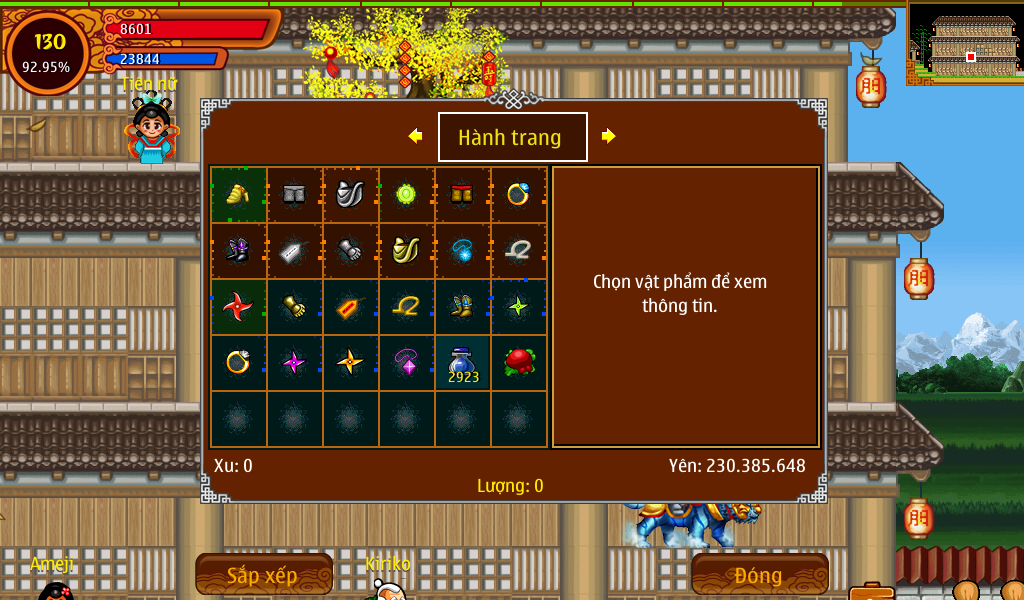This screenshot has width=1024, height=600.
Task: Pick the yellow high-heel shoe item
Action: click(238, 194)
